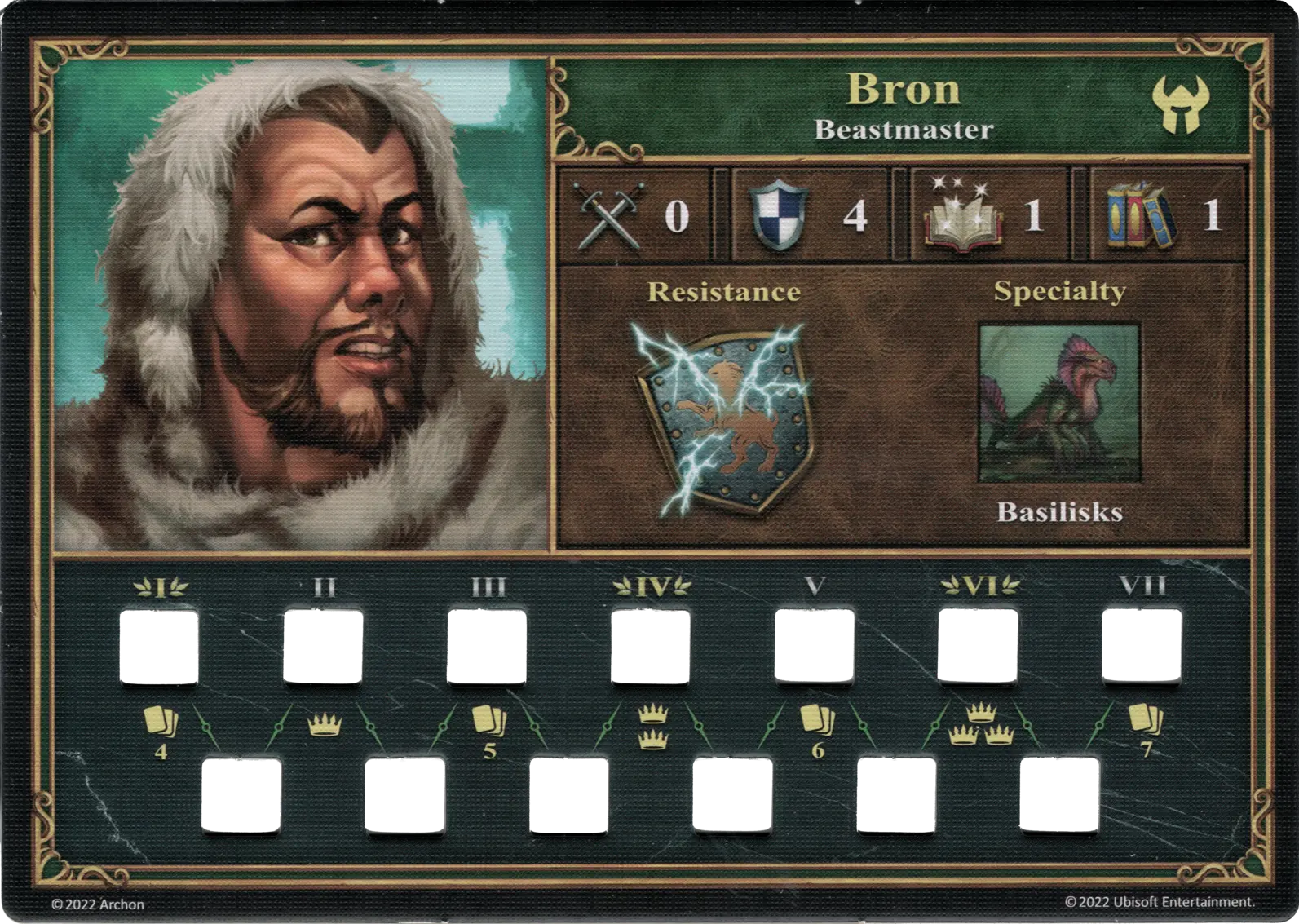
Task: Click the triple crown icon
Action: pos(980,724)
